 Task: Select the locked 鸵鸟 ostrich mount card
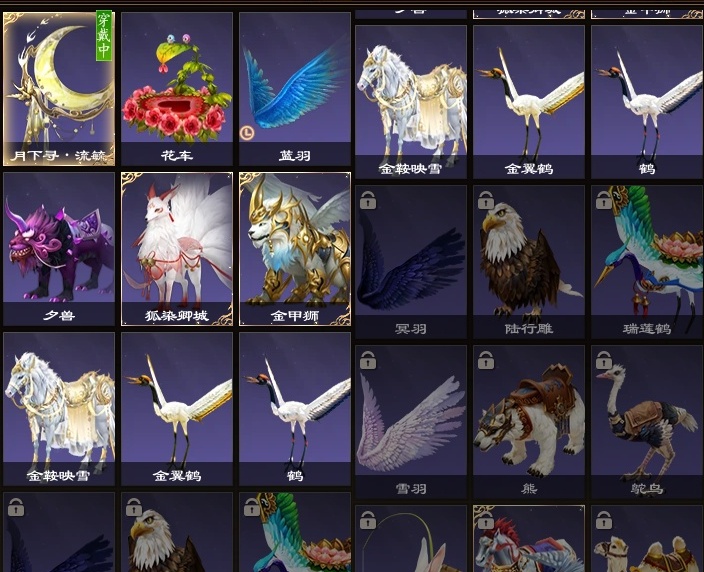(646, 420)
